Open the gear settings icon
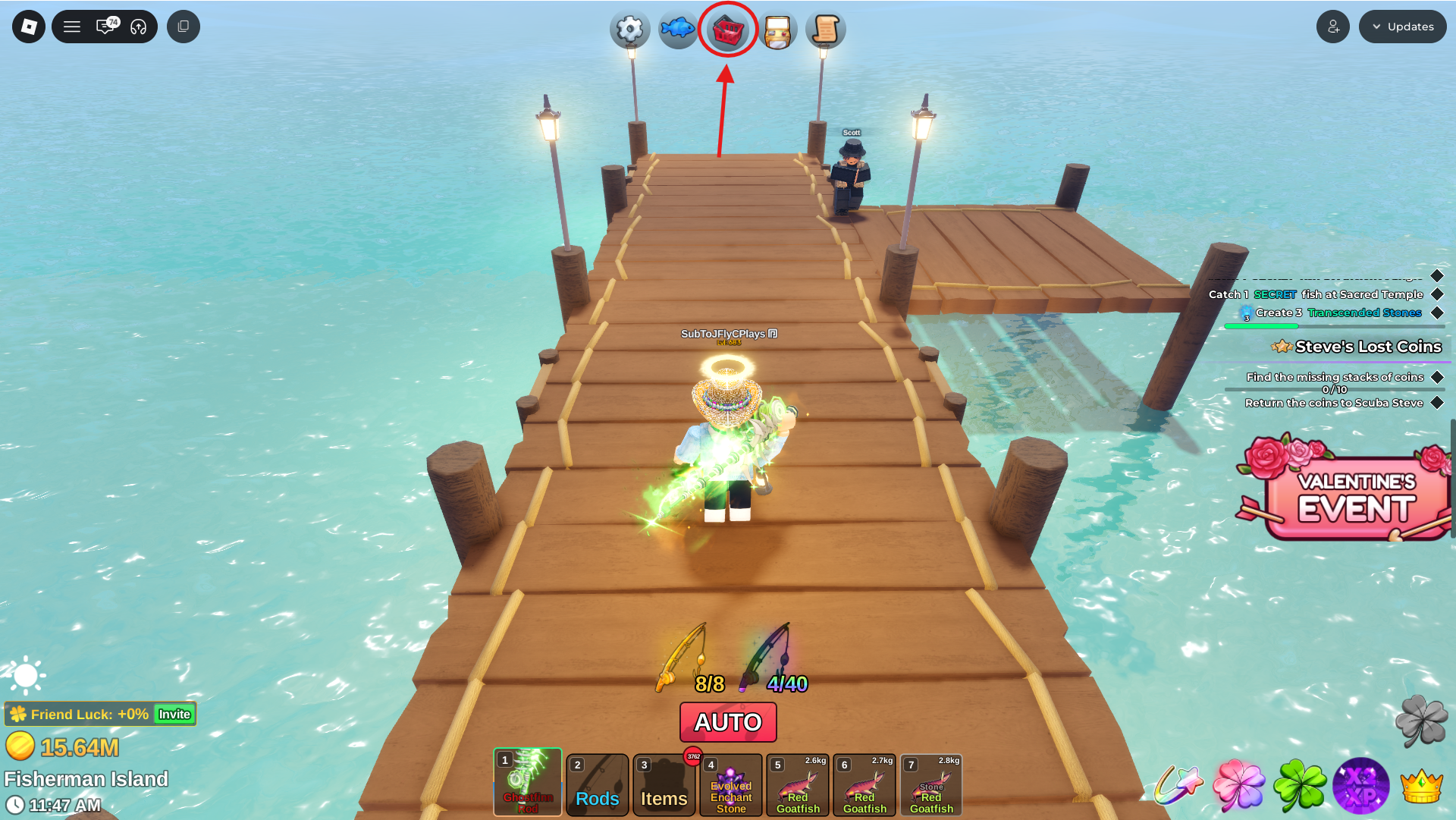 (629, 30)
